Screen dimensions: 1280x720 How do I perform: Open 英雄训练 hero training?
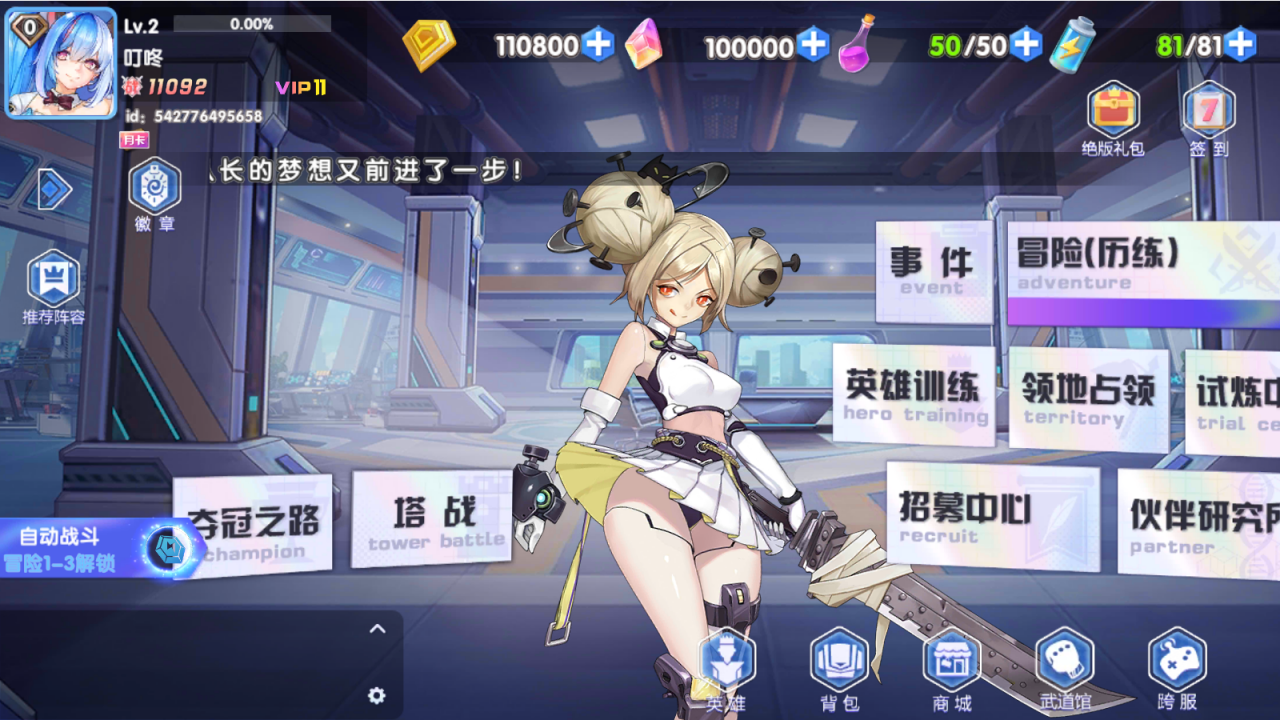tap(913, 394)
